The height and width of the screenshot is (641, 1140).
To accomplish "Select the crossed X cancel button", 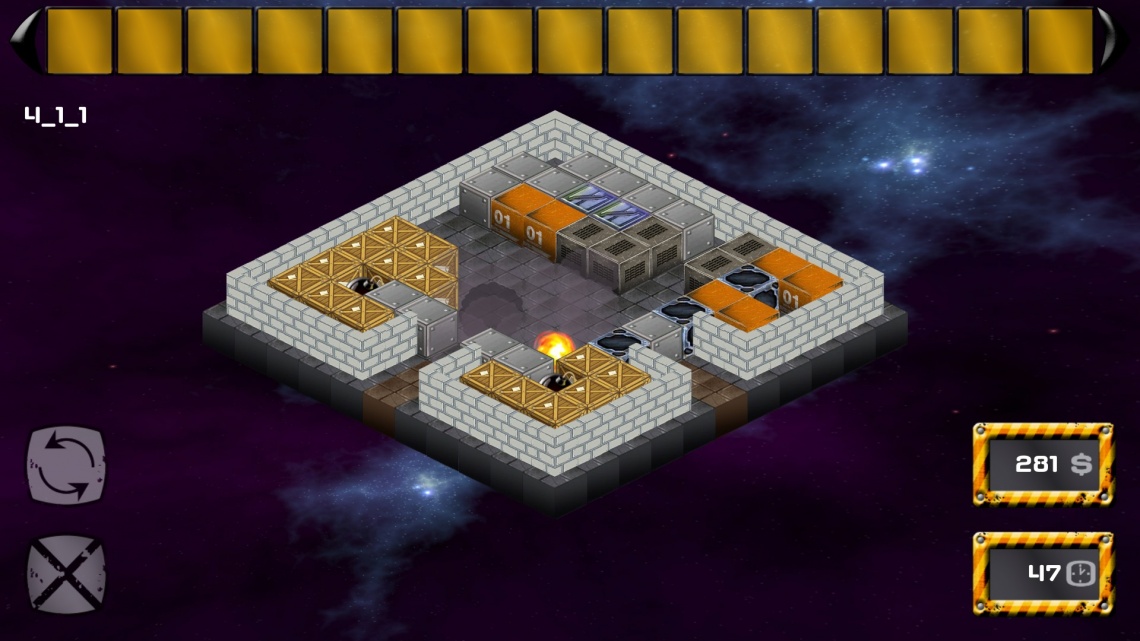I will coord(66,574).
